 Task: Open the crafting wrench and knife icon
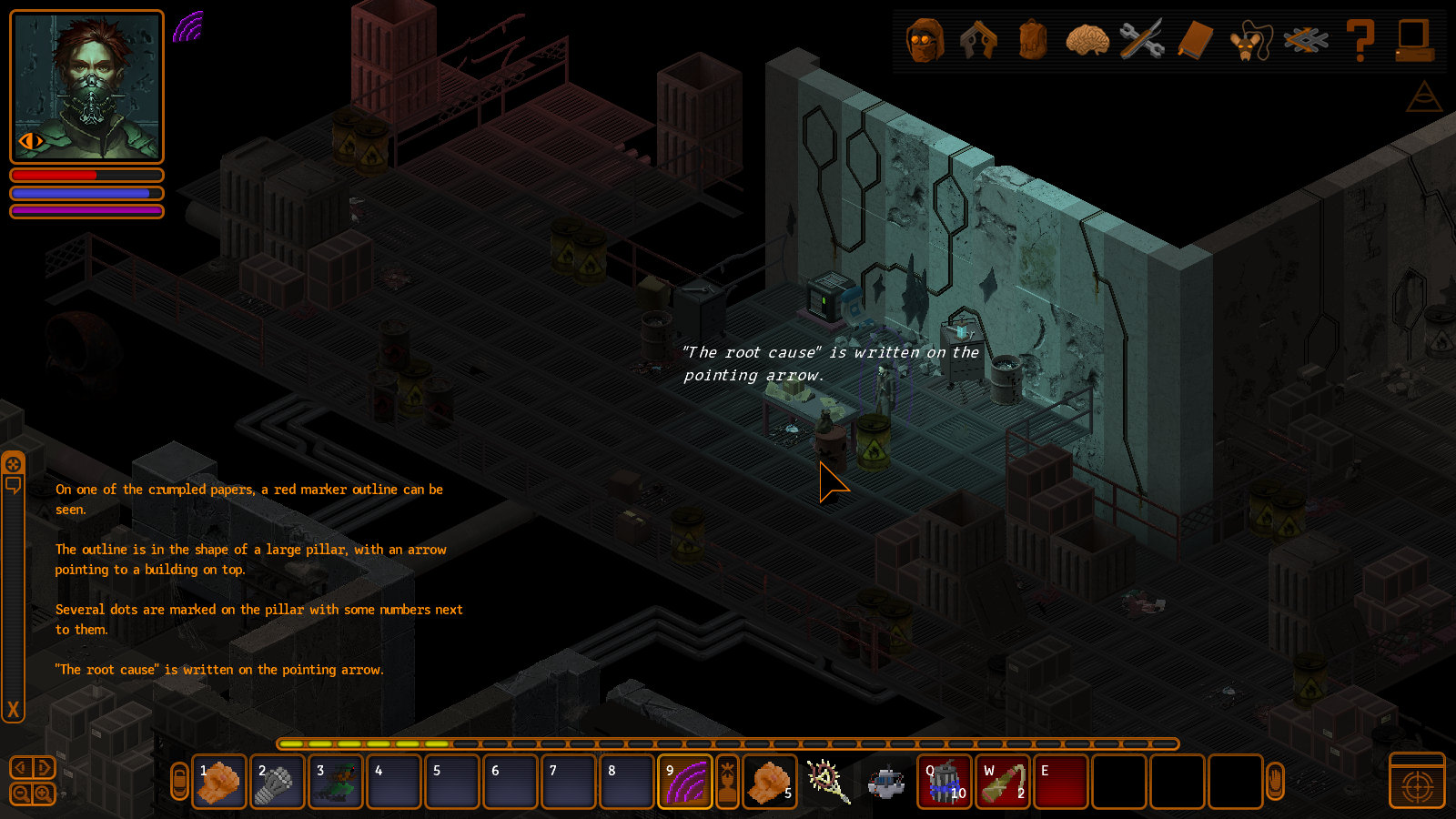(x=1141, y=41)
